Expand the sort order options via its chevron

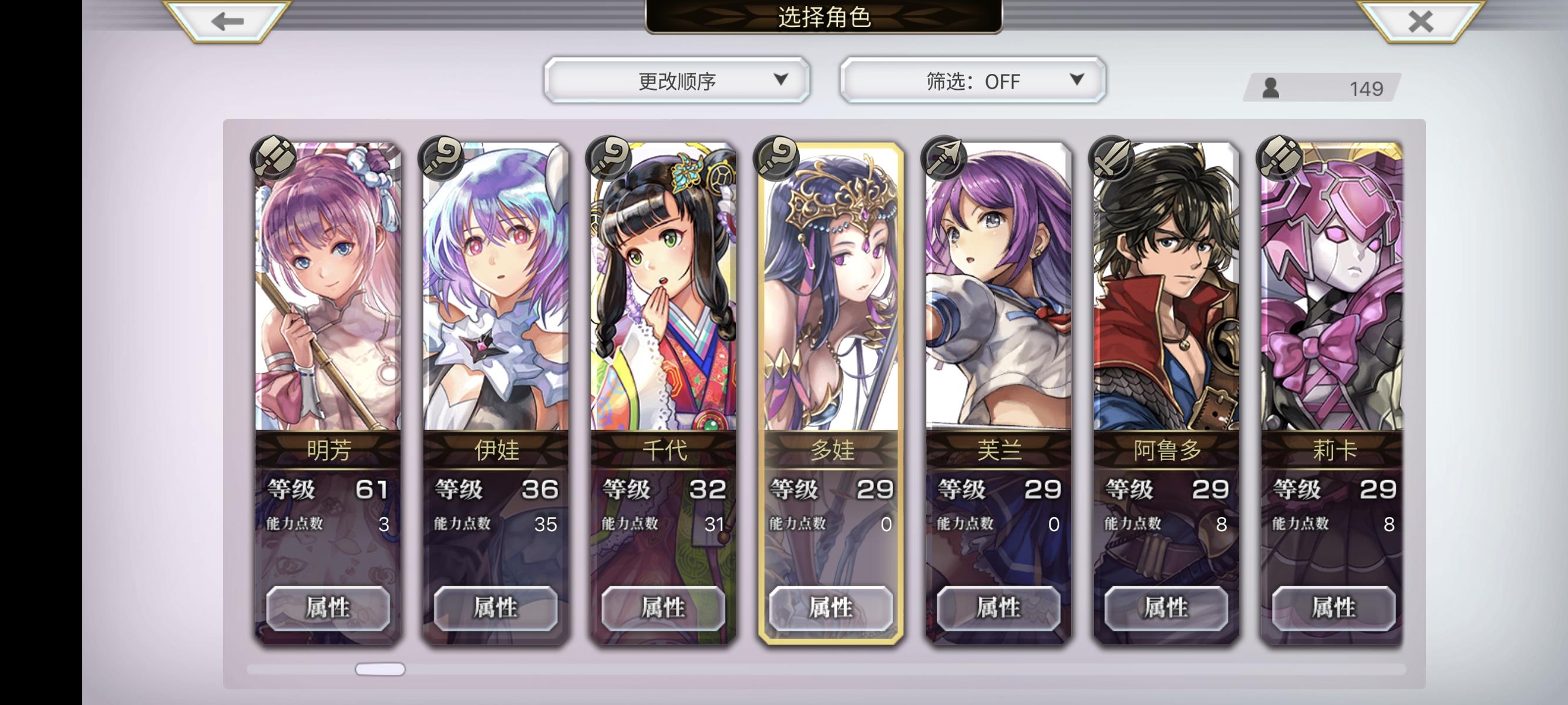[781, 80]
